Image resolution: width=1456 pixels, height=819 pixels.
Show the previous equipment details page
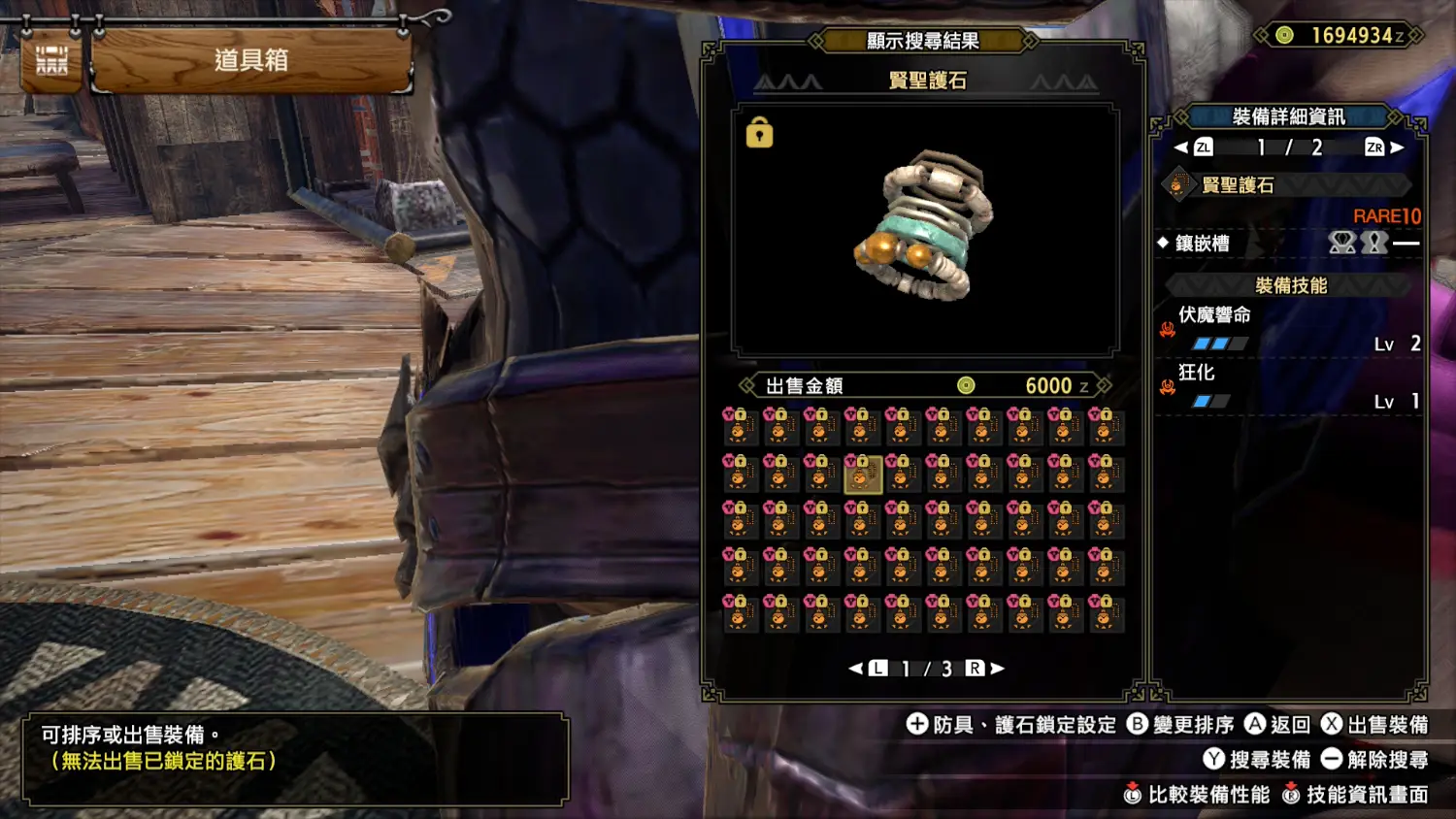(1181, 147)
